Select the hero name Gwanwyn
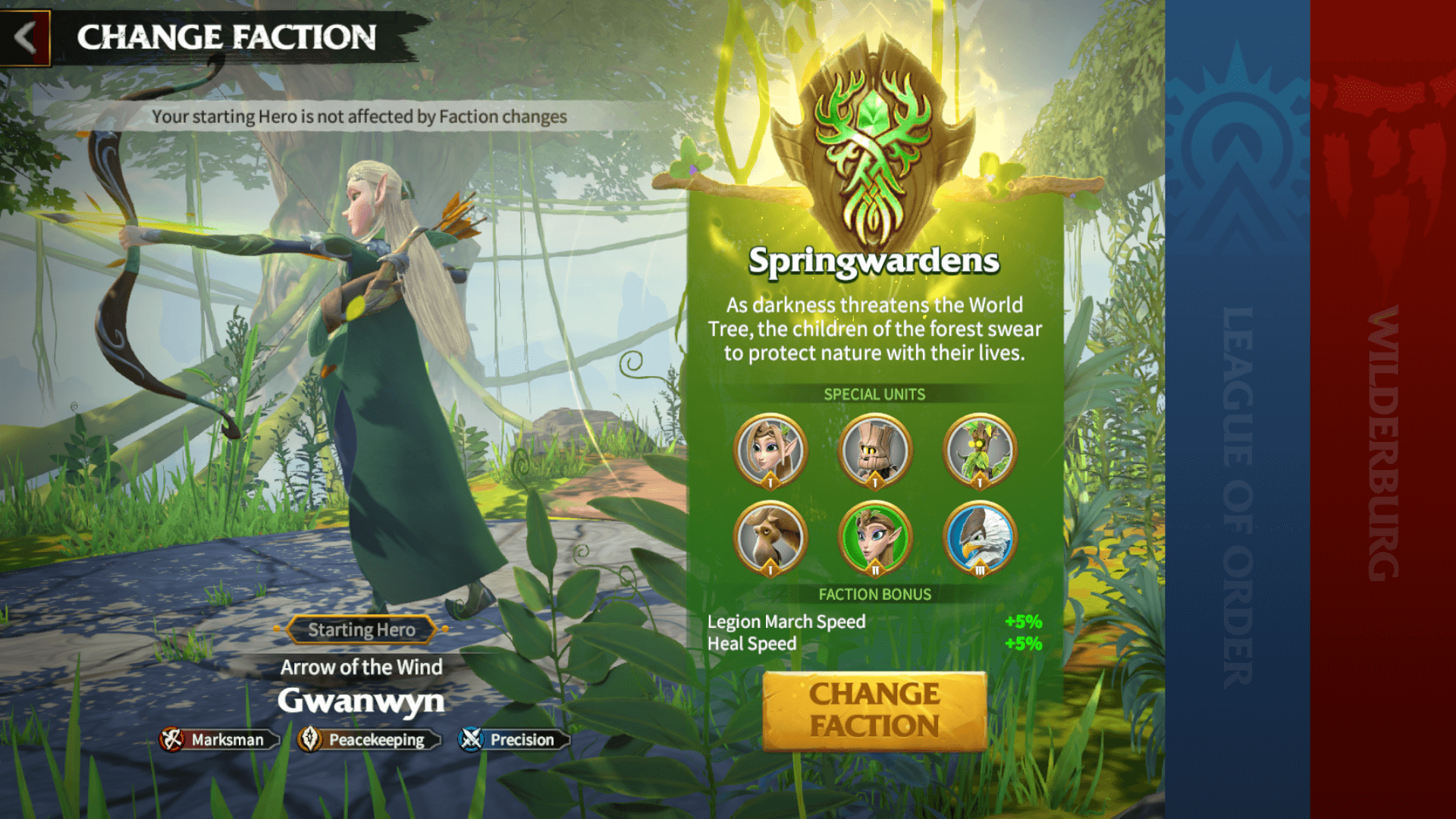Viewport: 1456px width, 819px height. click(362, 701)
